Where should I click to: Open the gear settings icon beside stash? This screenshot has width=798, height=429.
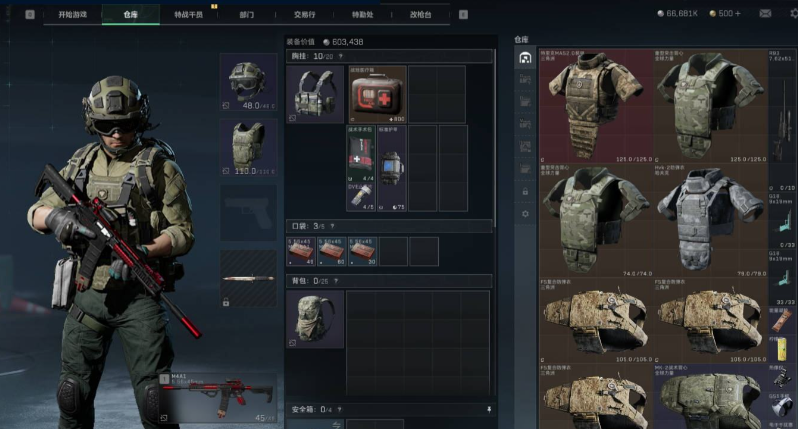525,213
